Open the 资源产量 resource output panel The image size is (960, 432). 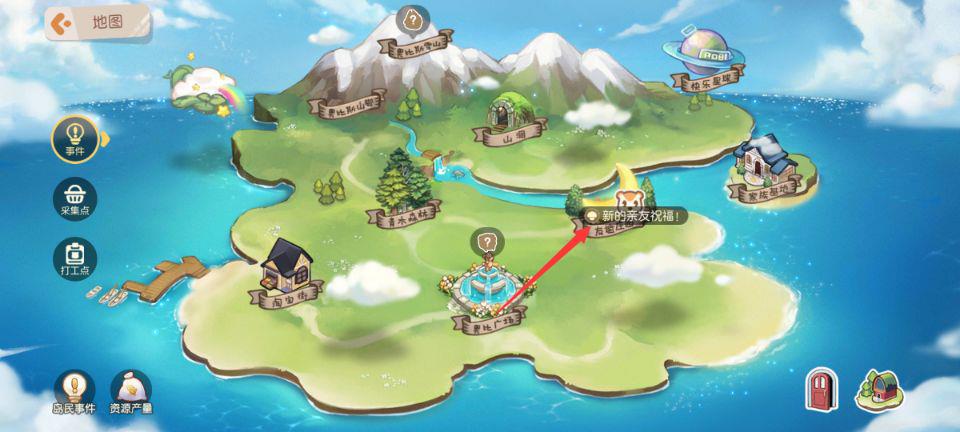pyautogui.click(x=131, y=390)
